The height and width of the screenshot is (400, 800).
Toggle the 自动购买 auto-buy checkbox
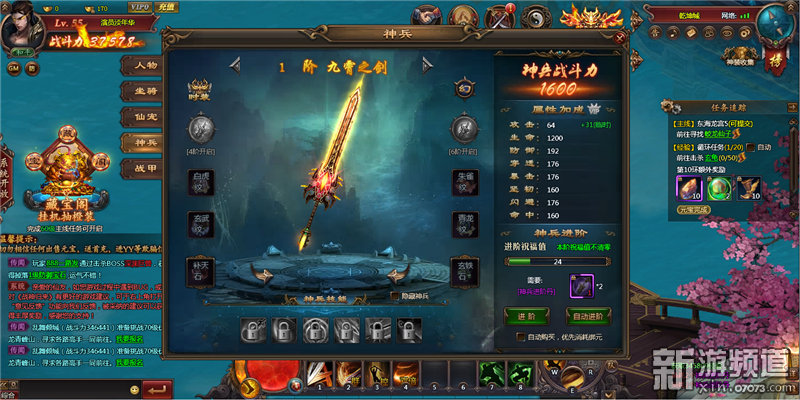pyautogui.click(x=521, y=337)
